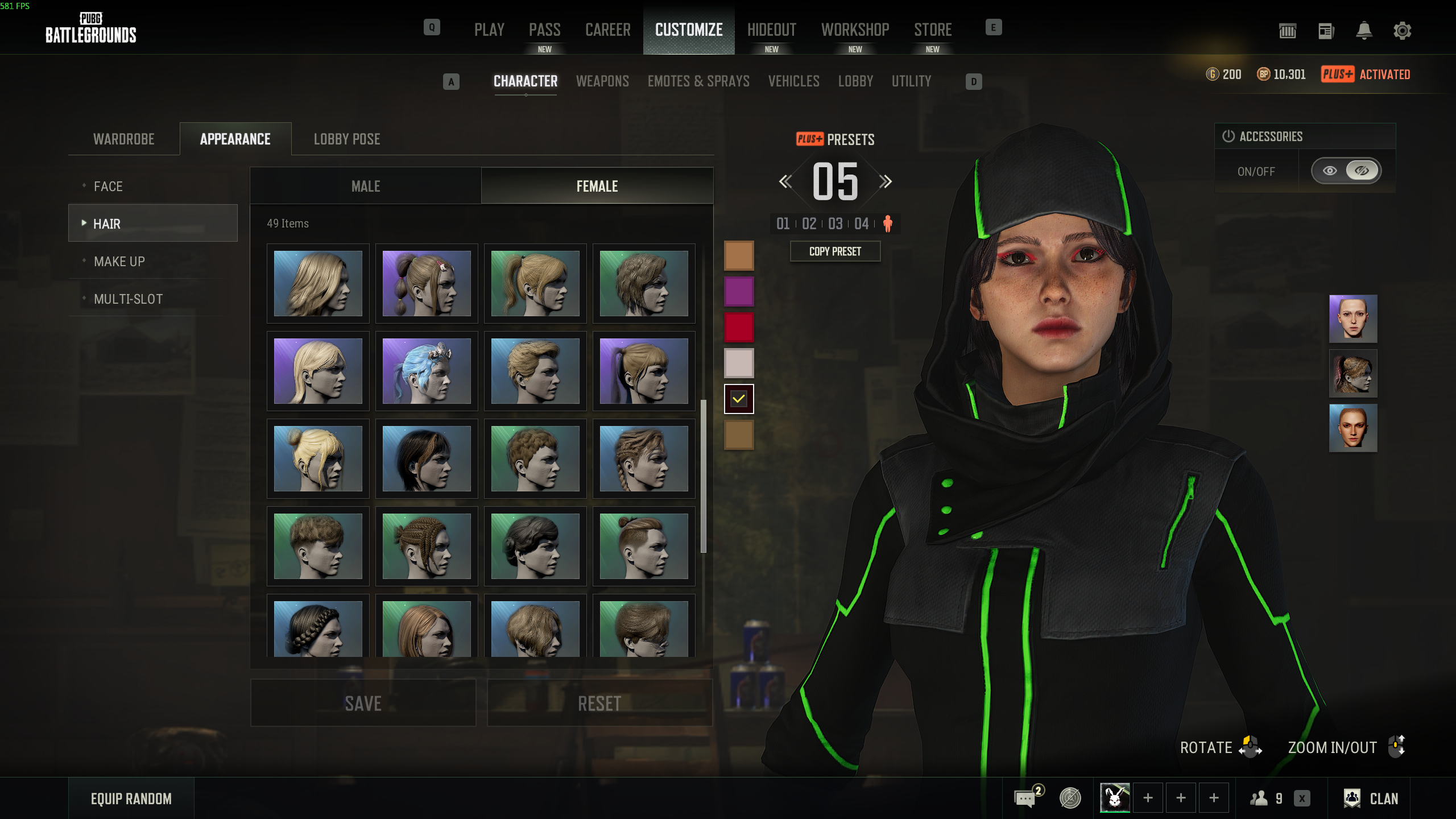The image size is (1456, 819).
Task: Open the Lobby Pose tab
Action: [x=347, y=139]
